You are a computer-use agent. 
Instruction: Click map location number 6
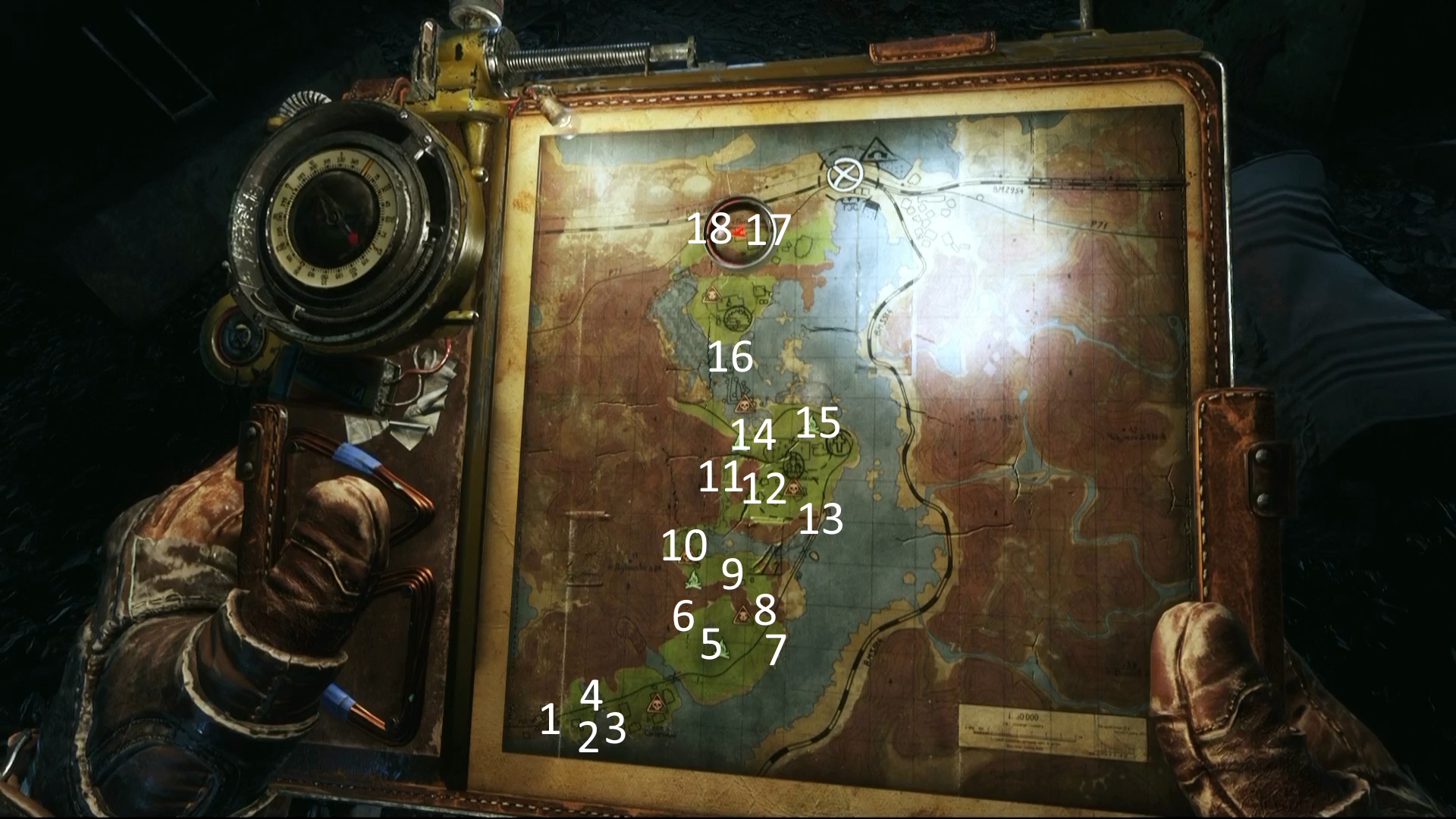click(683, 616)
